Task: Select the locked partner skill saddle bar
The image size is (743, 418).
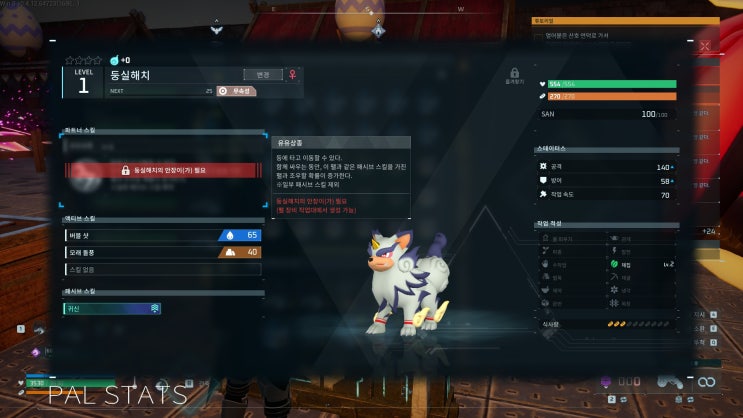Action: (x=164, y=171)
